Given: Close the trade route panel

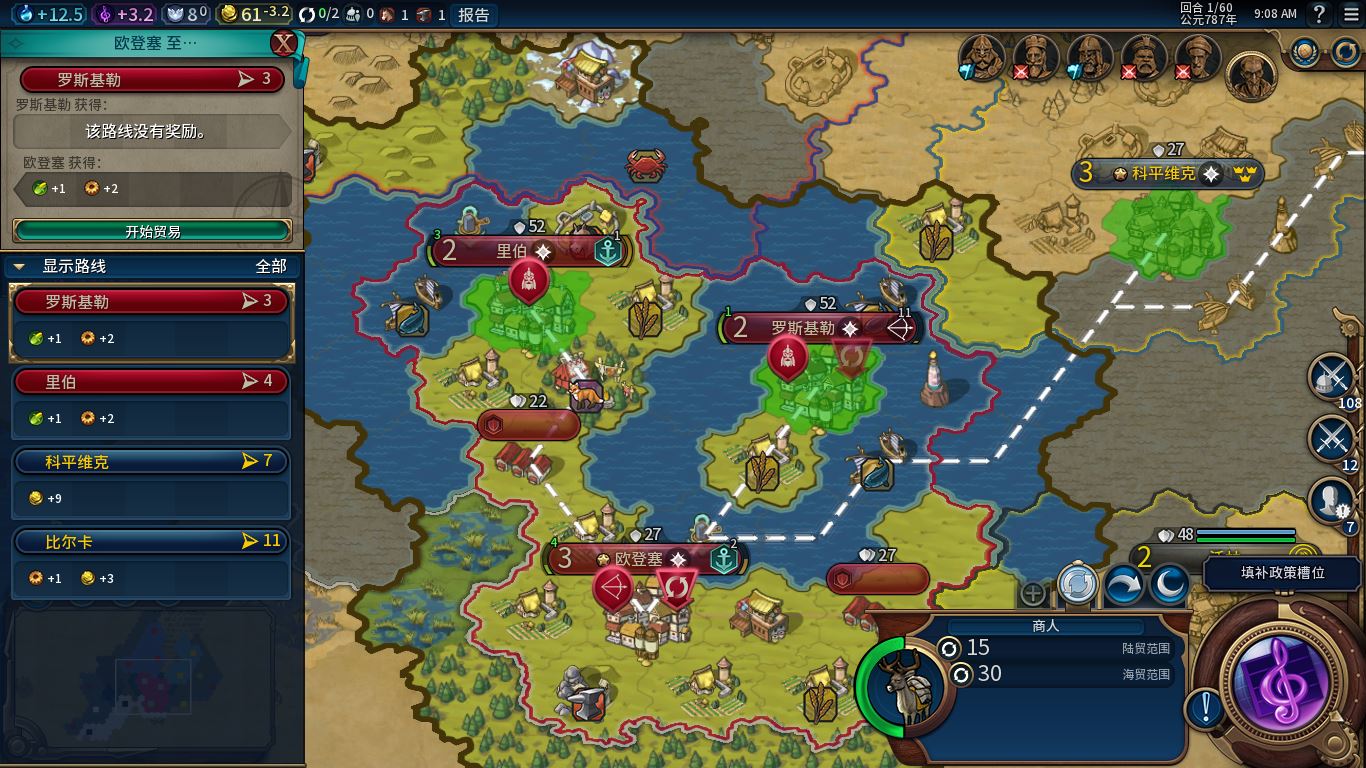Looking at the screenshot, I should pos(285,43).
